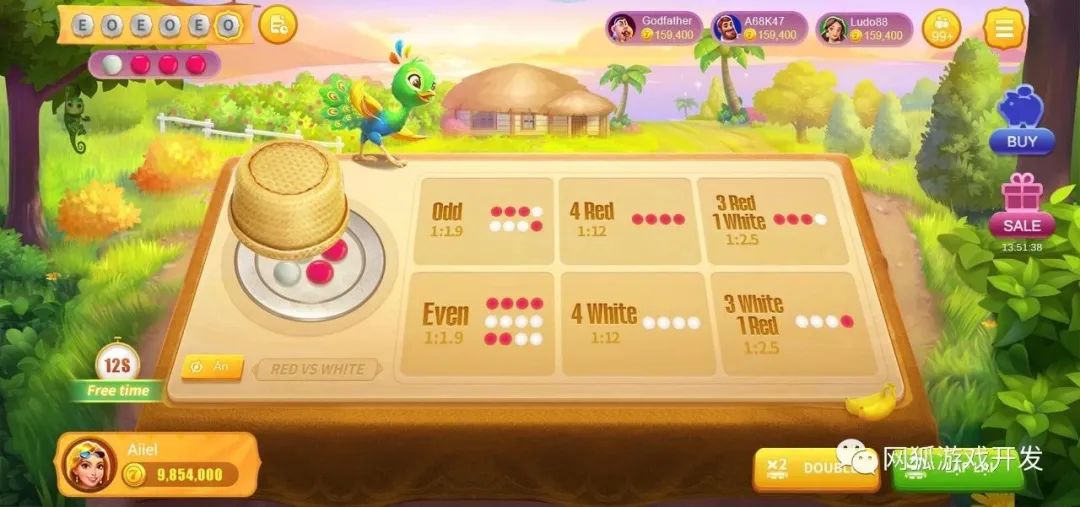Click the small yellow An button
Screen dimensions: 1080x507
pos(212,367)
